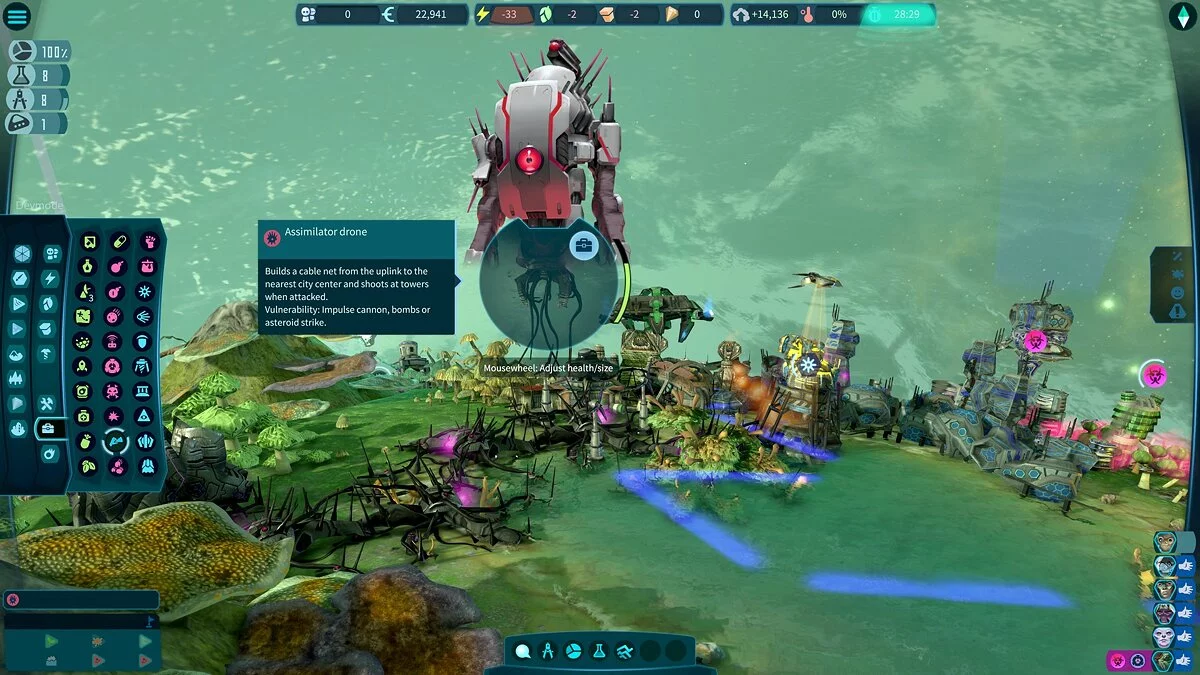Click the smiley face side panel button
1200x675 pixels.
pos(1176,294)
